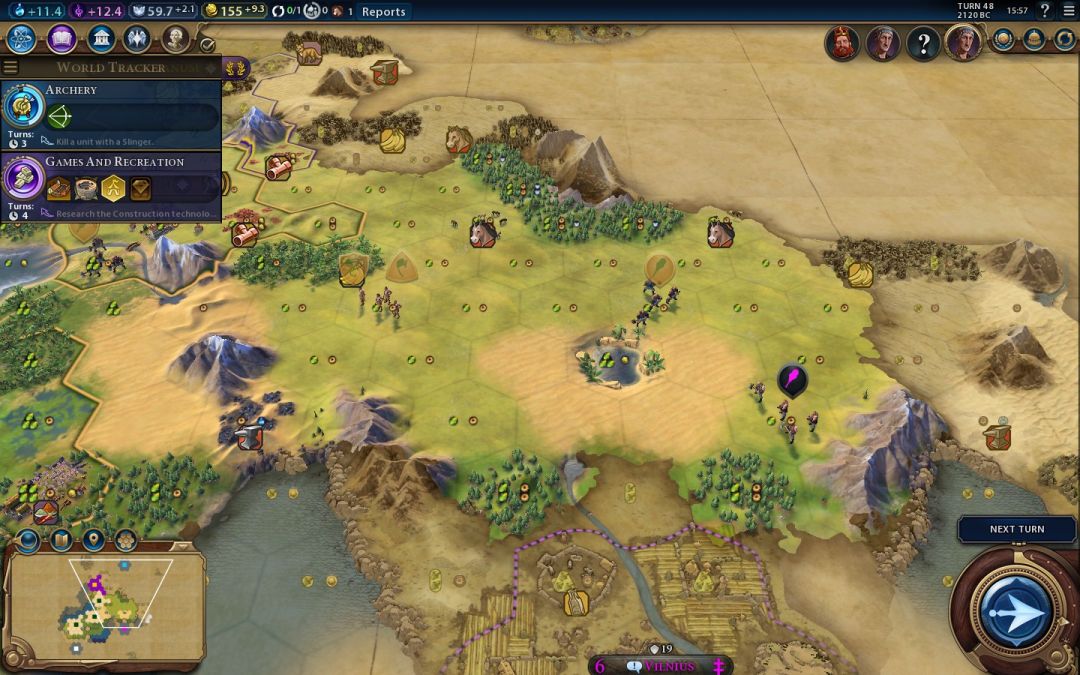Viewport: 1080px width, 675px height.
Task: Select the Archery research panel
Action: 110,114
